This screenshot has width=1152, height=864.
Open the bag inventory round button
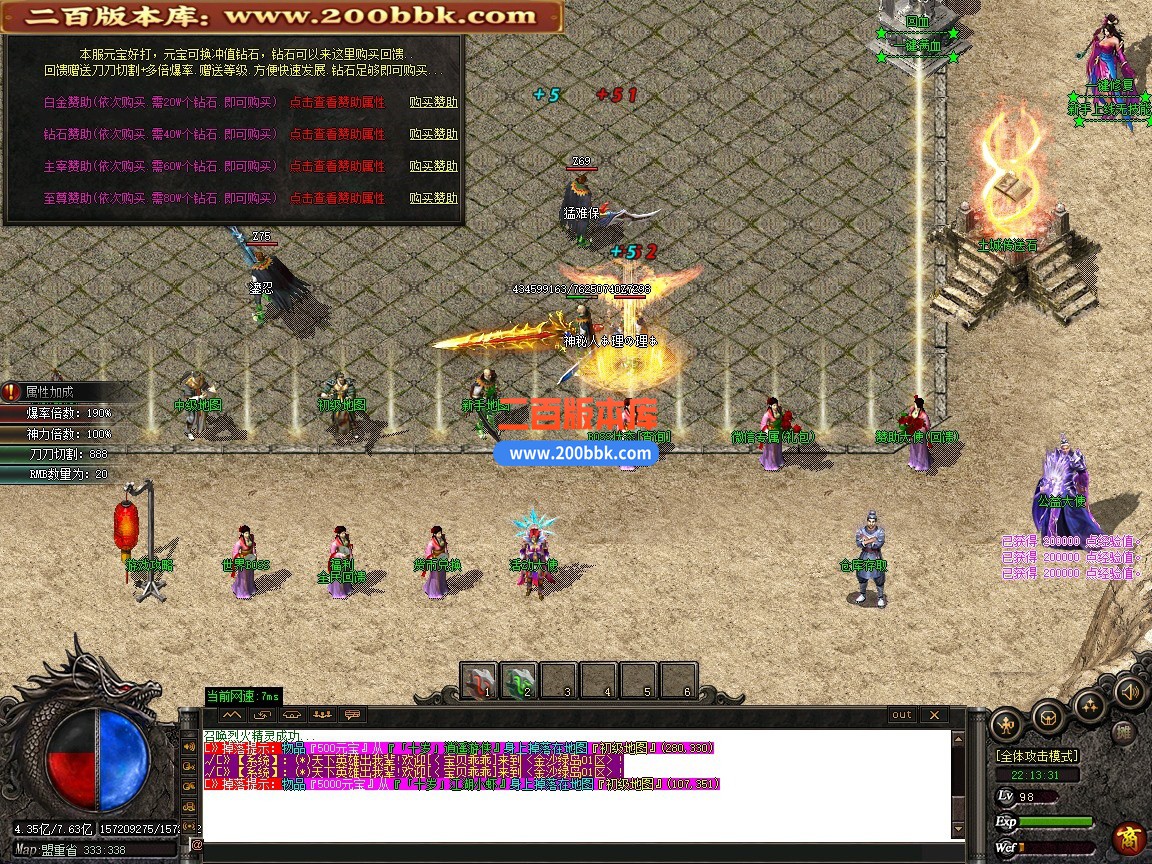tap(1047, 716)
